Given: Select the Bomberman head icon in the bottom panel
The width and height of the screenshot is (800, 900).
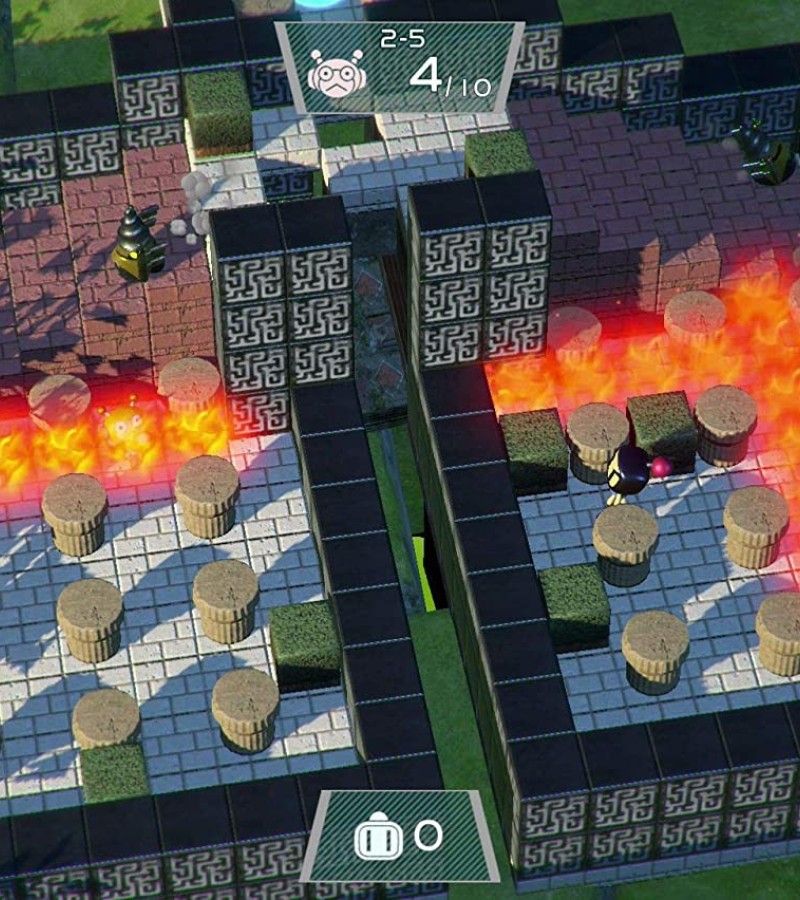Looking at the screenshot, I should tap(379, 838).
